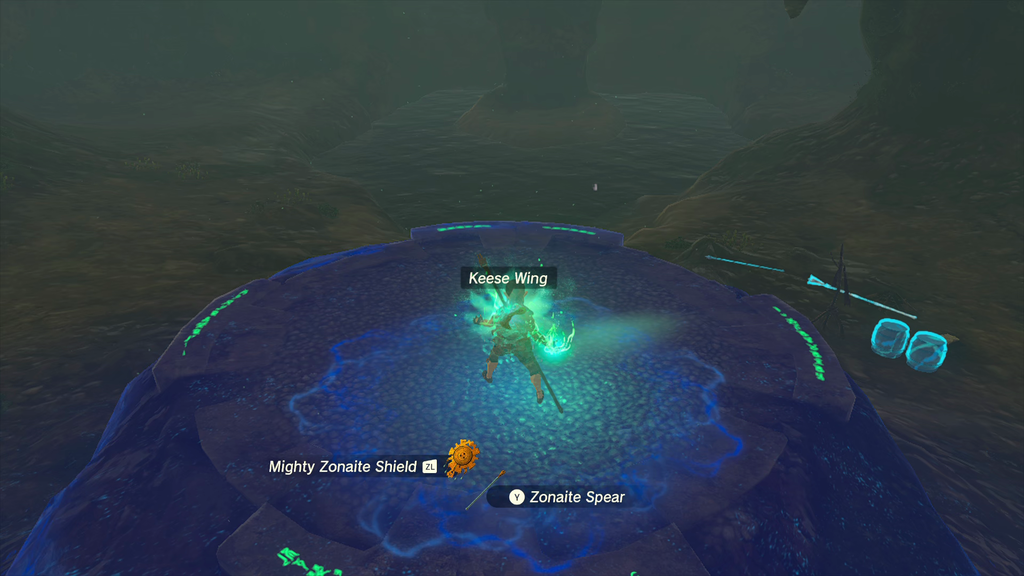Screen dimensions: 1024x576
Task: Choose the Zonaite Spear fuse option
Action: coord(567,497)
